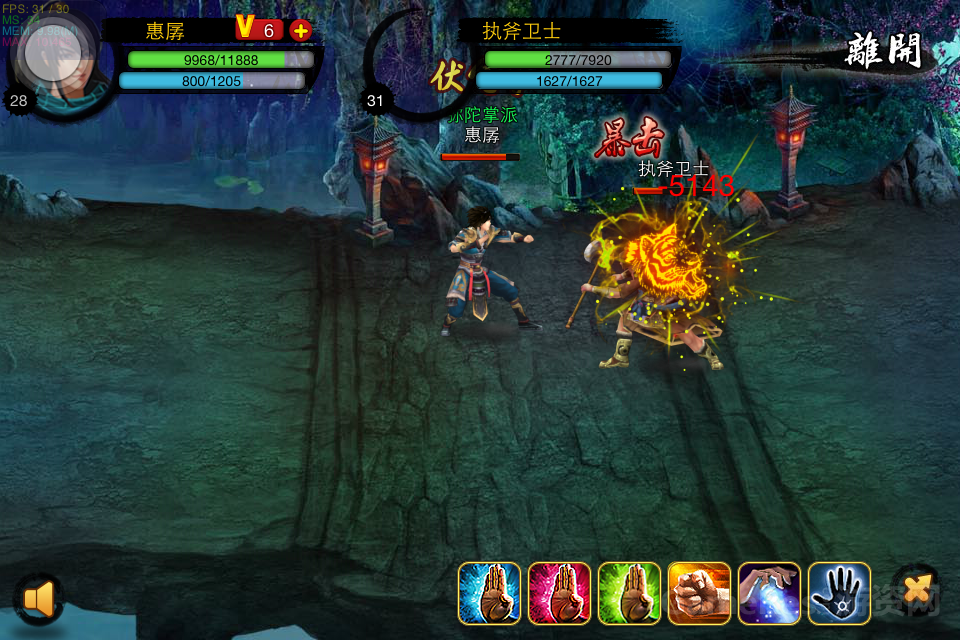Cast the green palm skill
This screenshot has height=640, width=960.
point(629,594)
